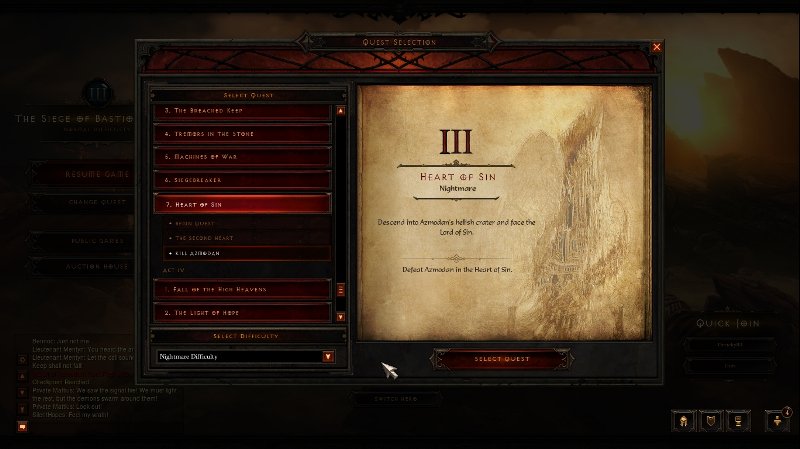Pick the Machines of War quest
The image size is (800, 449).
pos(241,157)
